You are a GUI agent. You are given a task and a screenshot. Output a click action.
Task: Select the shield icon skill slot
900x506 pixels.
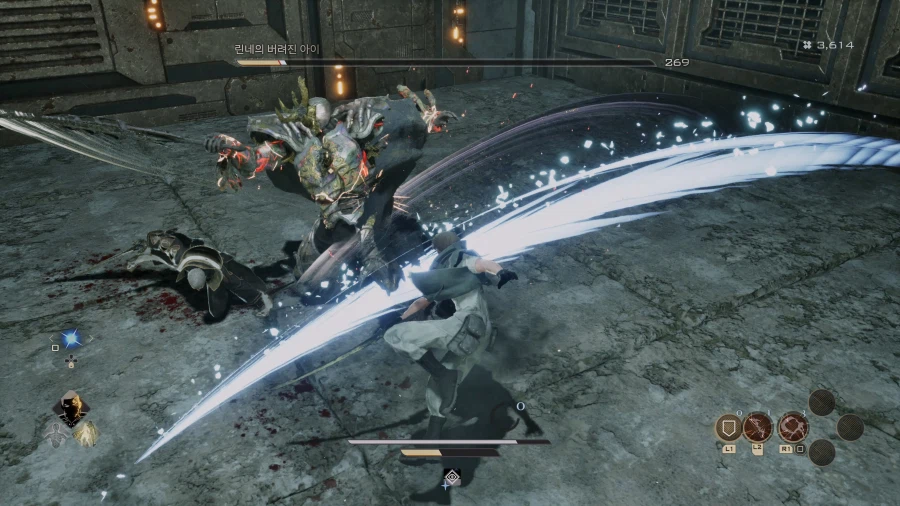[x=728, y=428]
